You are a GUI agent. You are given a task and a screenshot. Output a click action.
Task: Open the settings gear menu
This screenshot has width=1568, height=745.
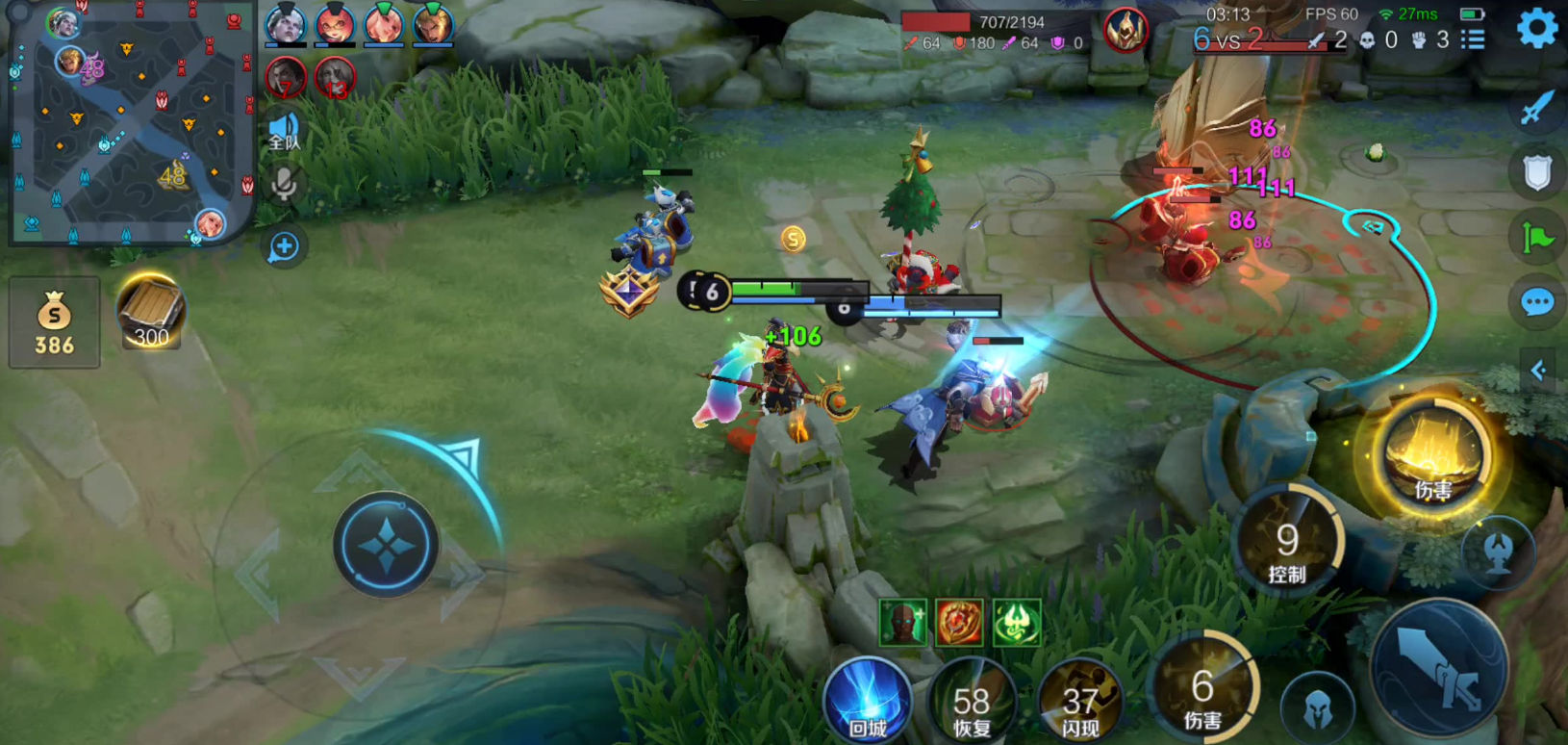[1537, 28]
